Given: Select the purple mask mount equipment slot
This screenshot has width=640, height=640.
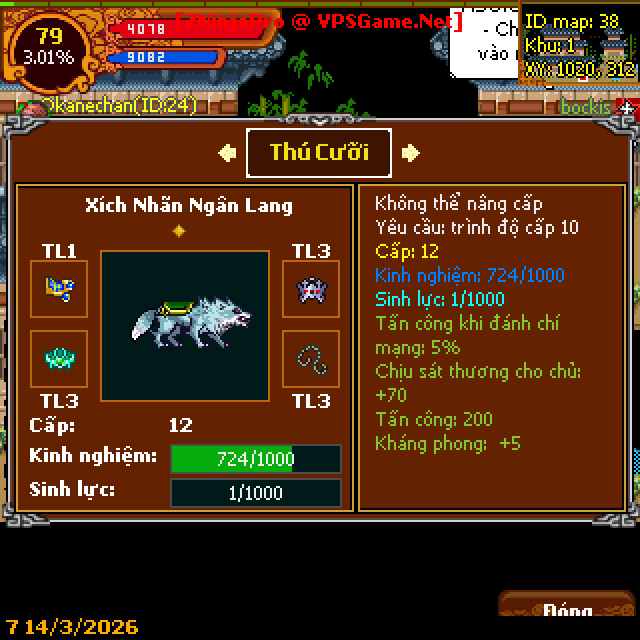Looking at the screenshot, I should [x=311, y=289].
